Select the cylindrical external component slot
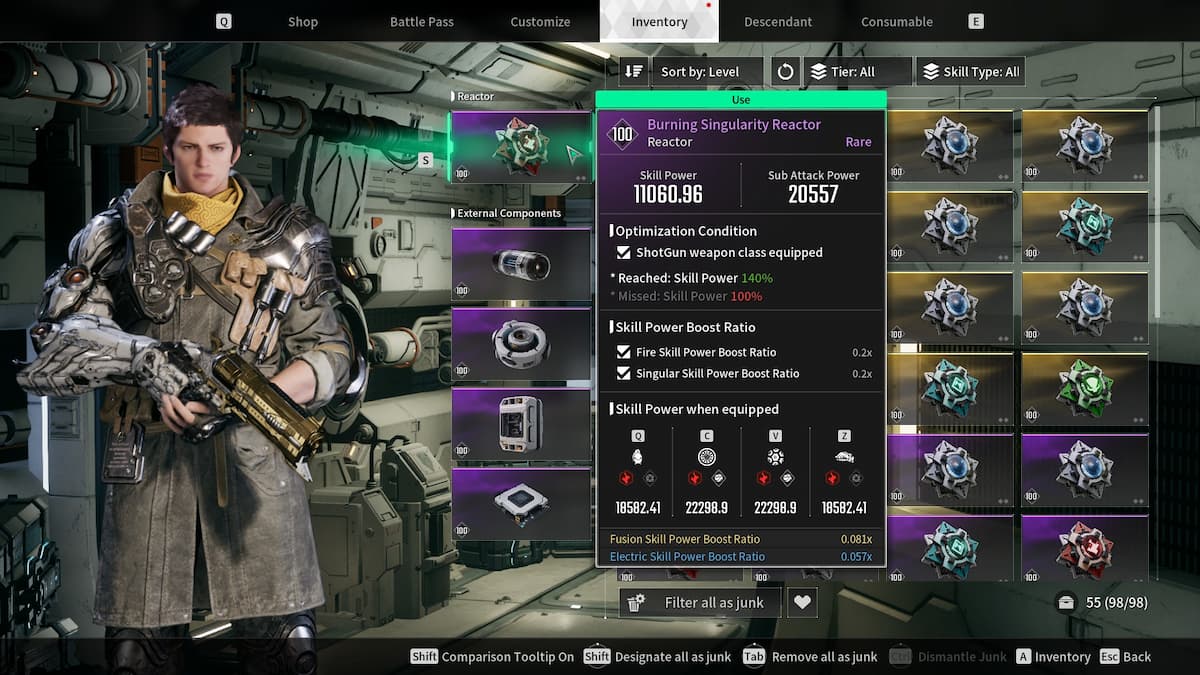 (x=521, y=264)
